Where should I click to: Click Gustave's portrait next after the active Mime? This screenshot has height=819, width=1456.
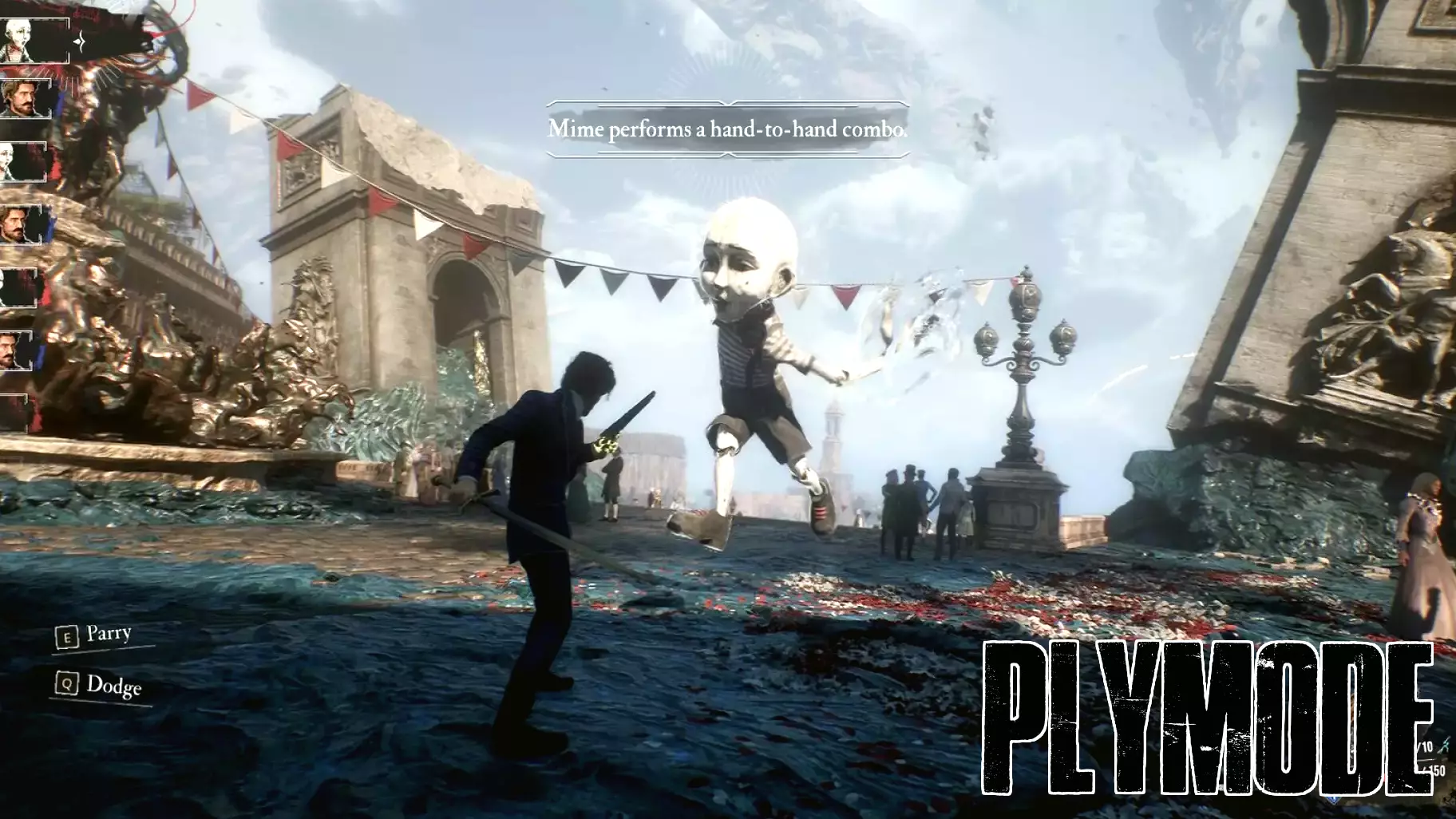pyautogui.click(x=24, y=100)
